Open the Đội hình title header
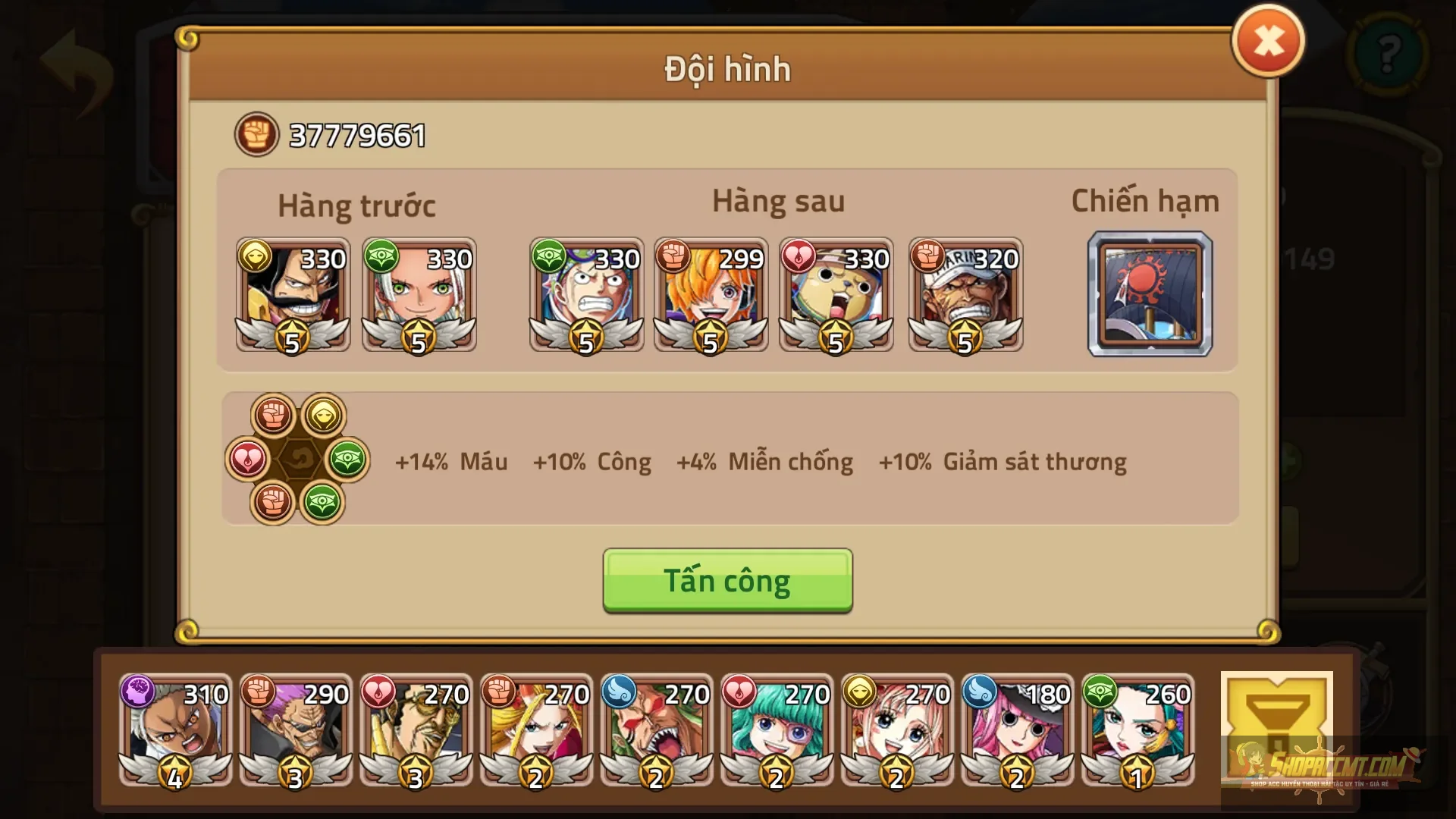1456x819 pixels. [726, 69]
